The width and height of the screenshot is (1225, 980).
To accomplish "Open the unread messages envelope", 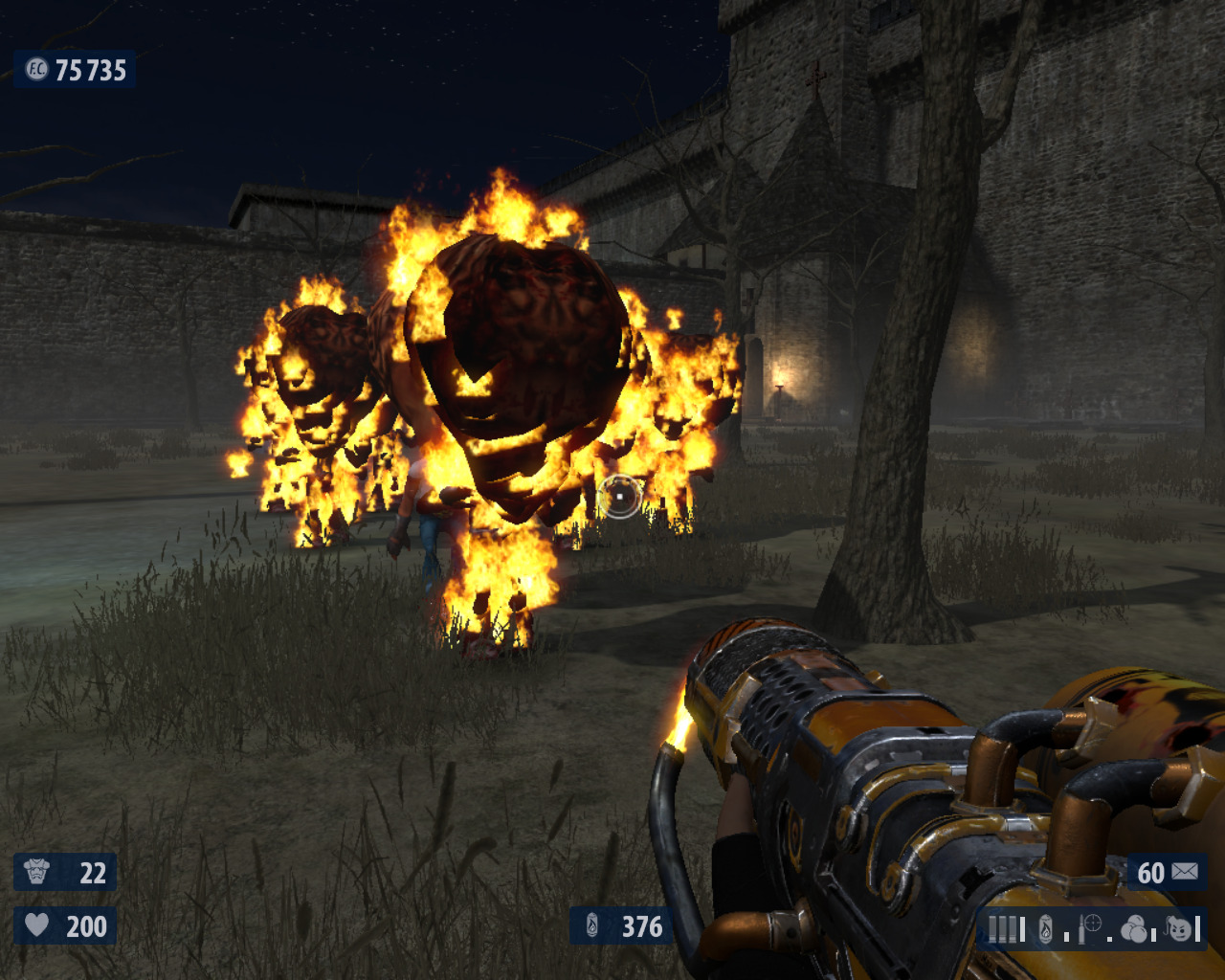I will [x=1184, y=871].
